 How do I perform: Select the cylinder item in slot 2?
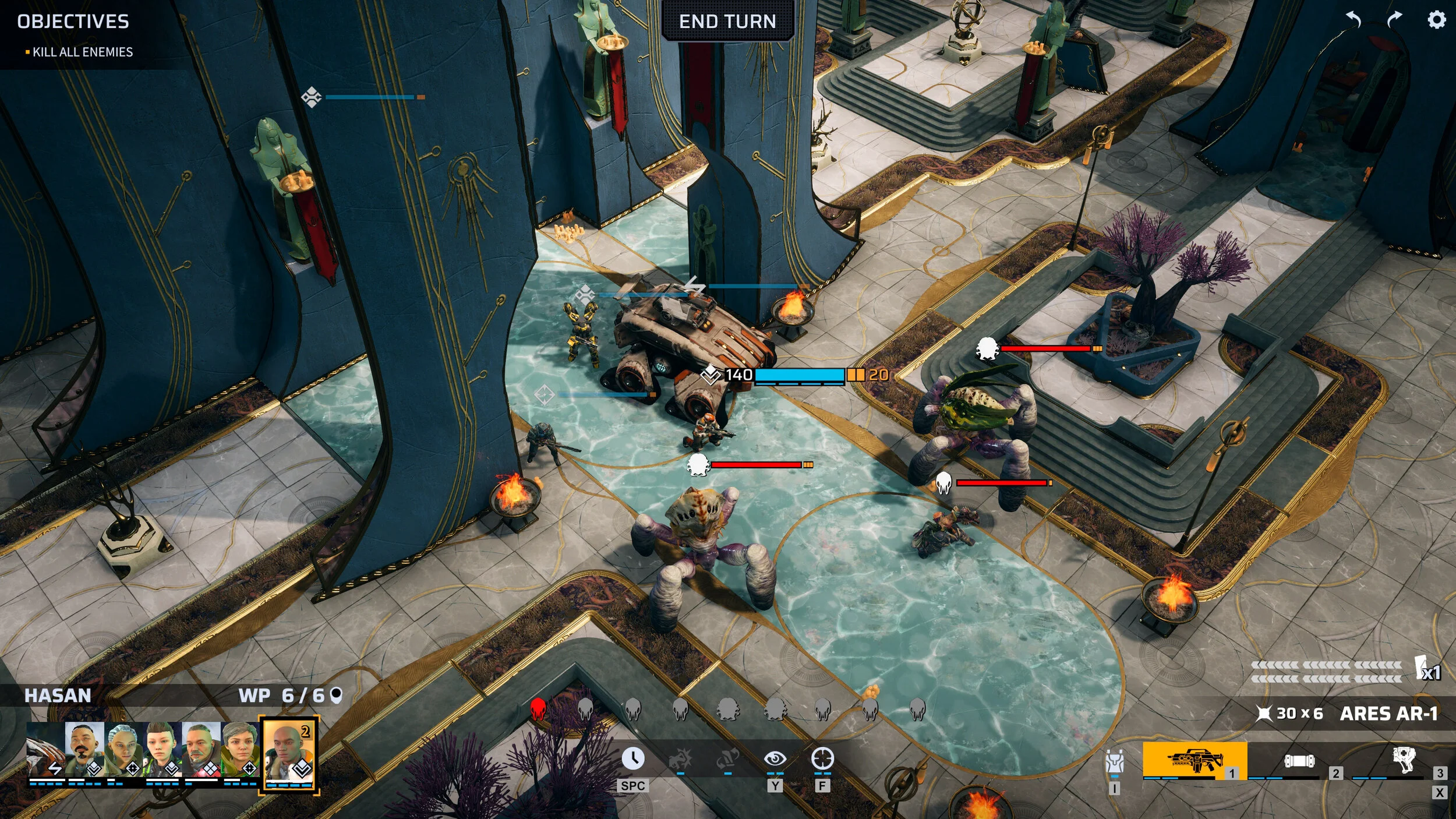coord(1299,761)
